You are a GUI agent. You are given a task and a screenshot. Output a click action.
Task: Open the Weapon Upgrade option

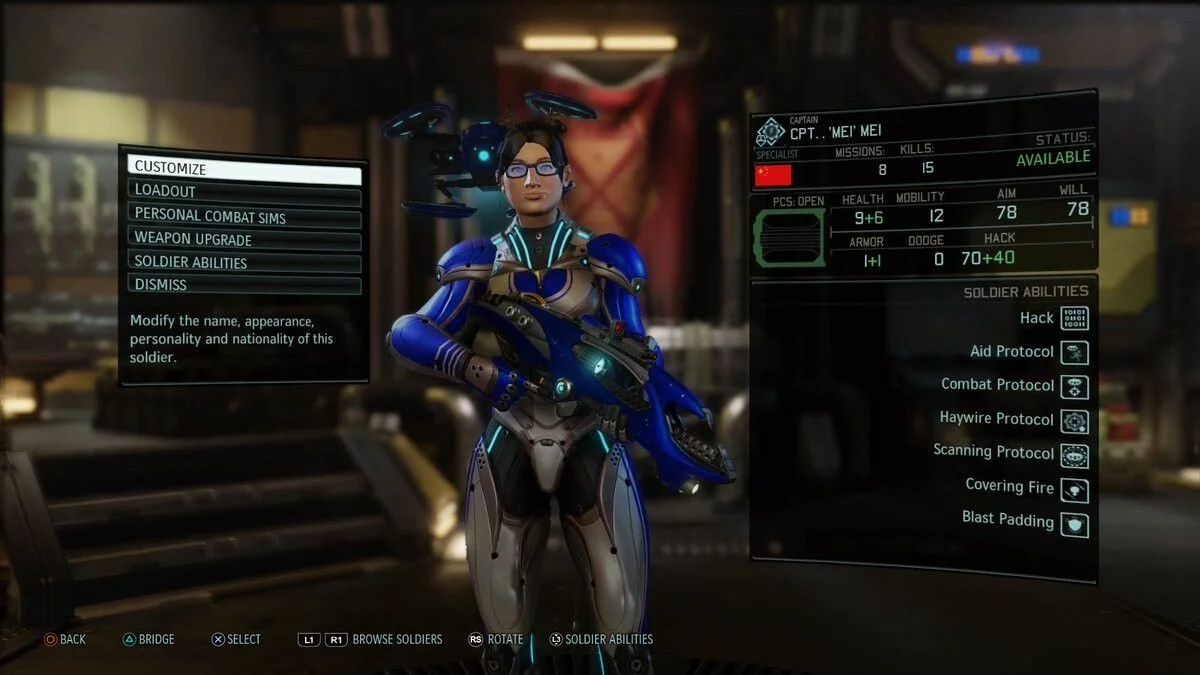coord(244,239)
